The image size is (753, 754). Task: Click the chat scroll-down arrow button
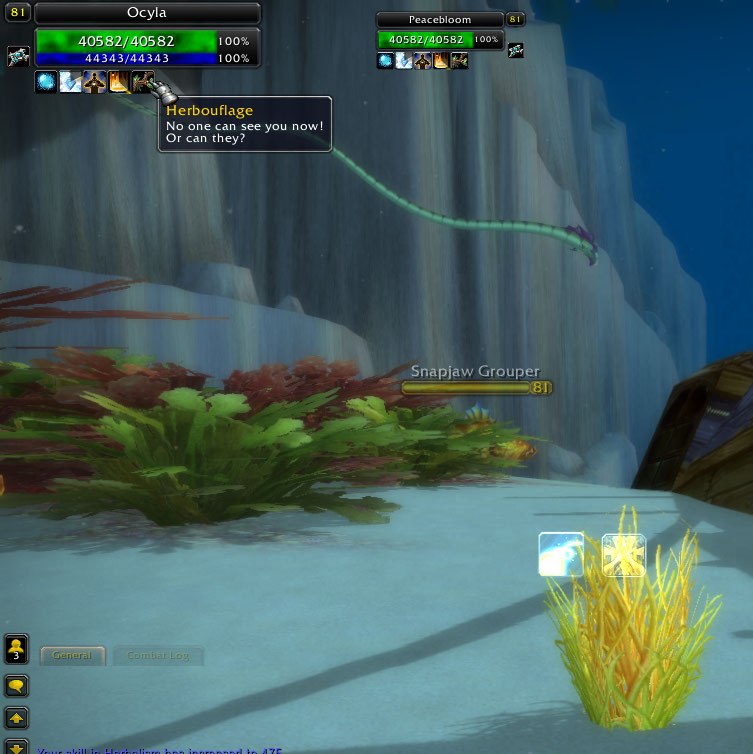click(17, 746)
